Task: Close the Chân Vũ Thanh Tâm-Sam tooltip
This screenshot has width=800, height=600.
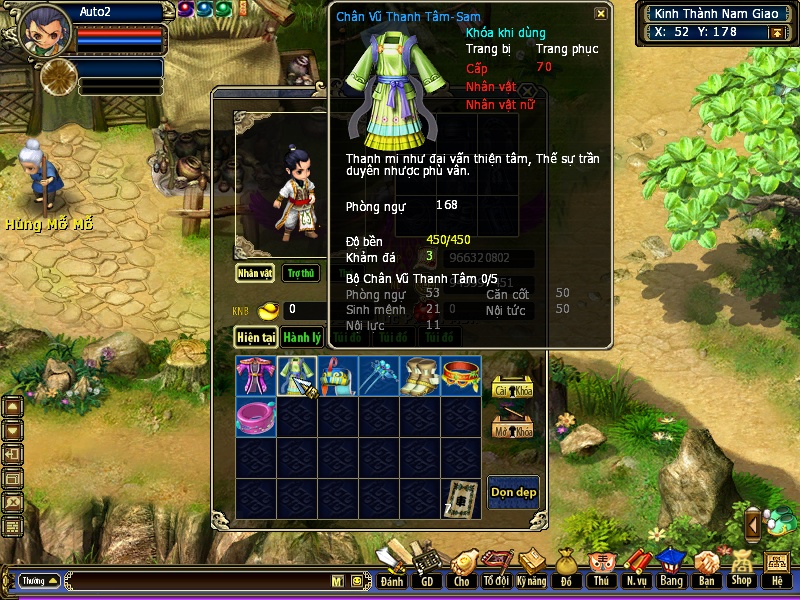Action: tap(600, 14)
